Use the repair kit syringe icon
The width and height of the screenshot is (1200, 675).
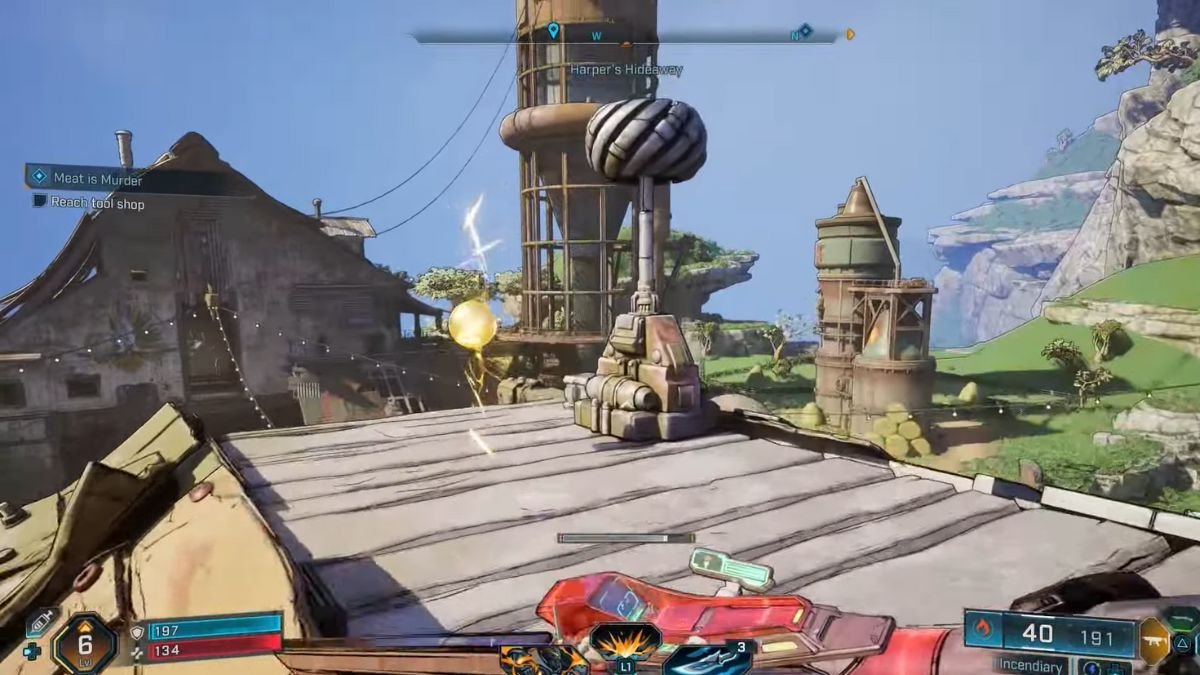[40, 624]
